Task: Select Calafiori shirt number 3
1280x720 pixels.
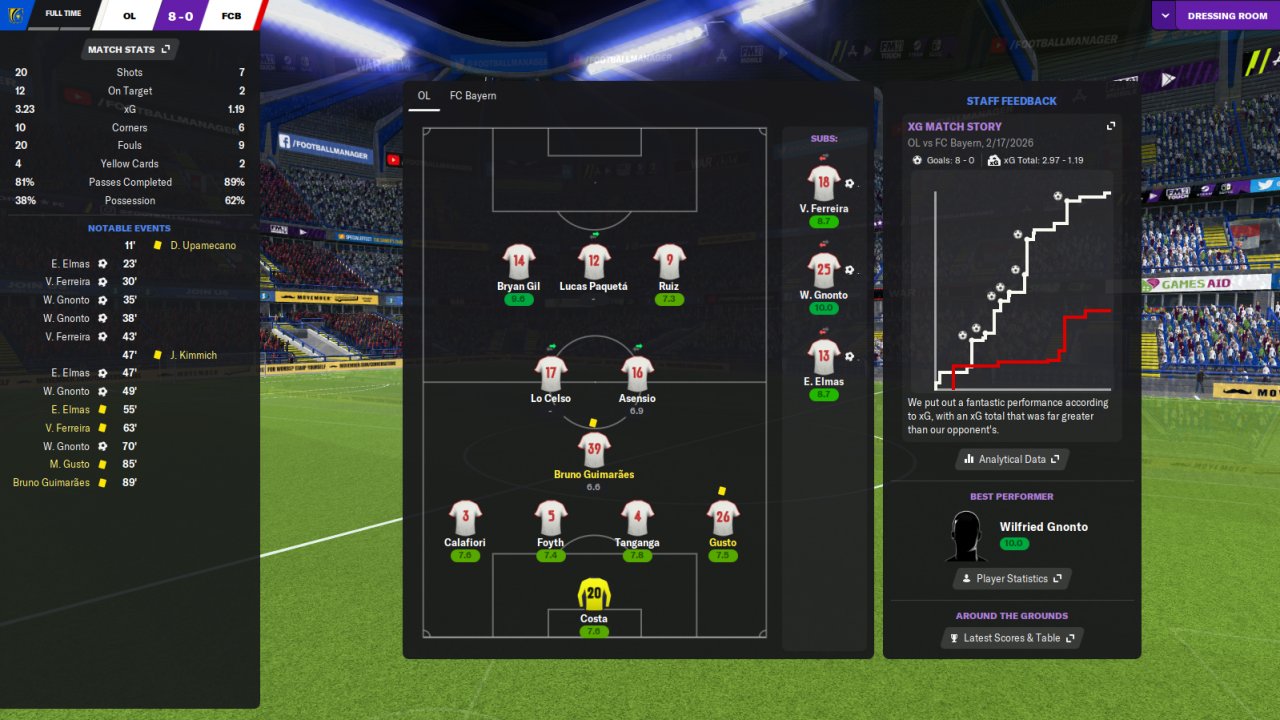Action: (x=465, y=518)
